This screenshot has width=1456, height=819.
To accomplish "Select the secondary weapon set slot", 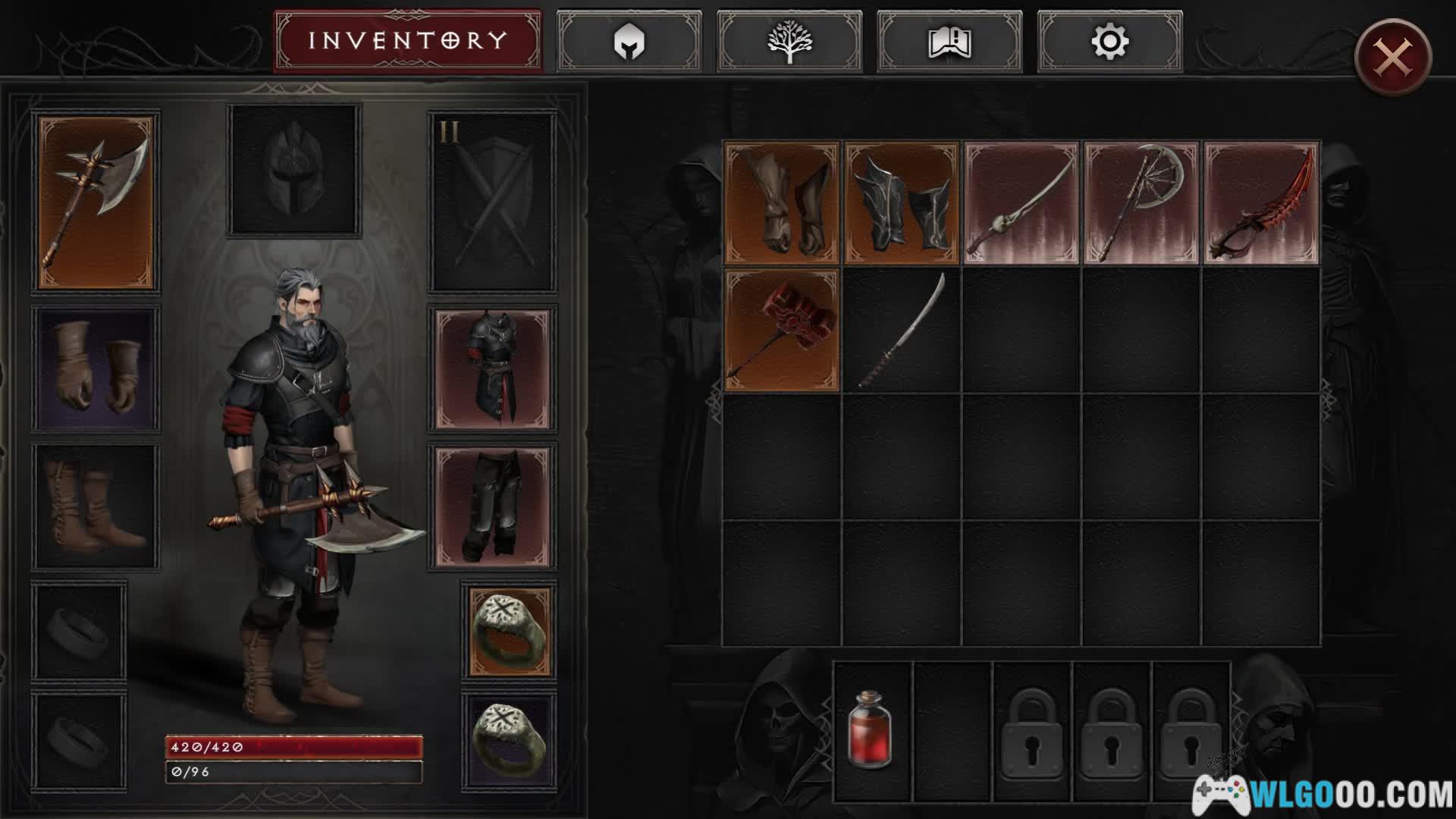I will [492, 202].
